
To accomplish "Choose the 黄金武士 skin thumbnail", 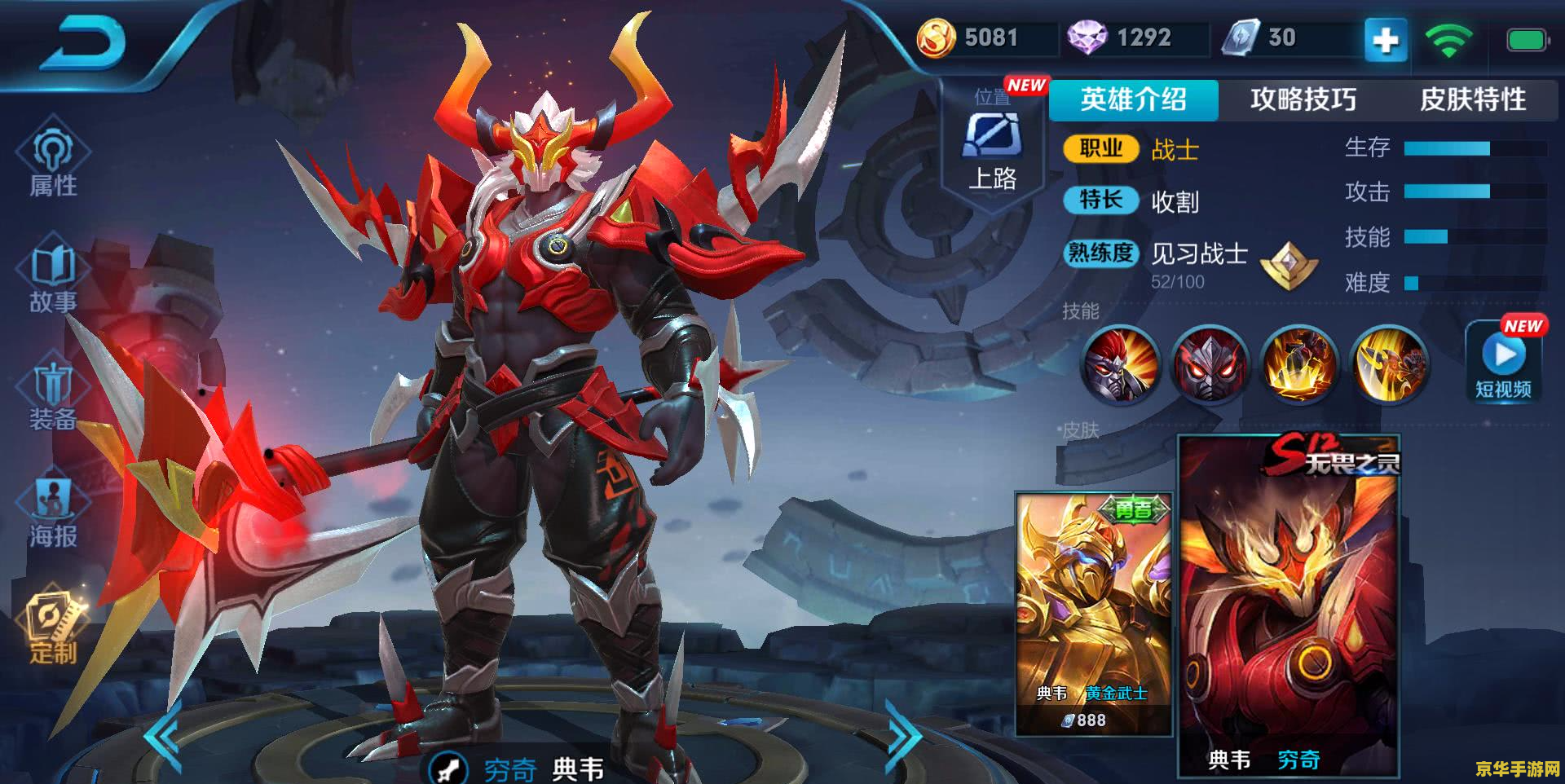I will coord(1093,613).
